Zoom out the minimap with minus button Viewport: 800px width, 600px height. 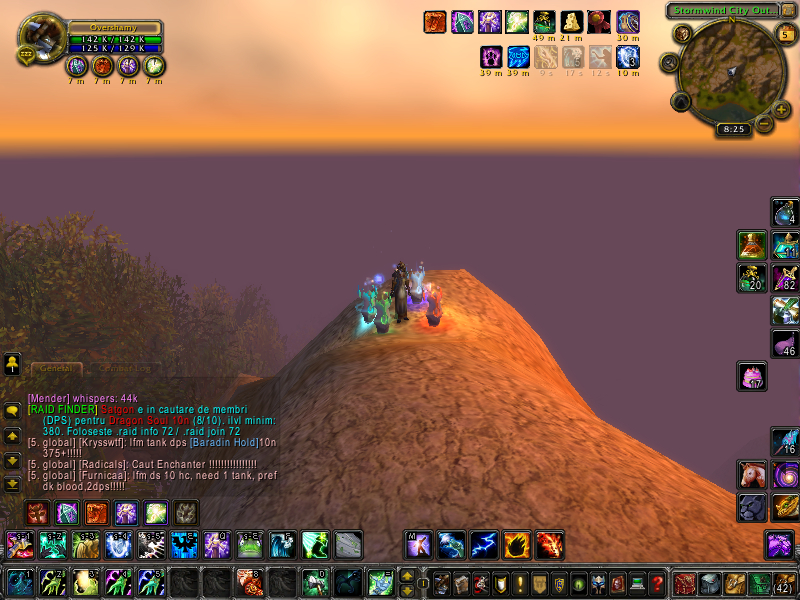pos(763,124)
